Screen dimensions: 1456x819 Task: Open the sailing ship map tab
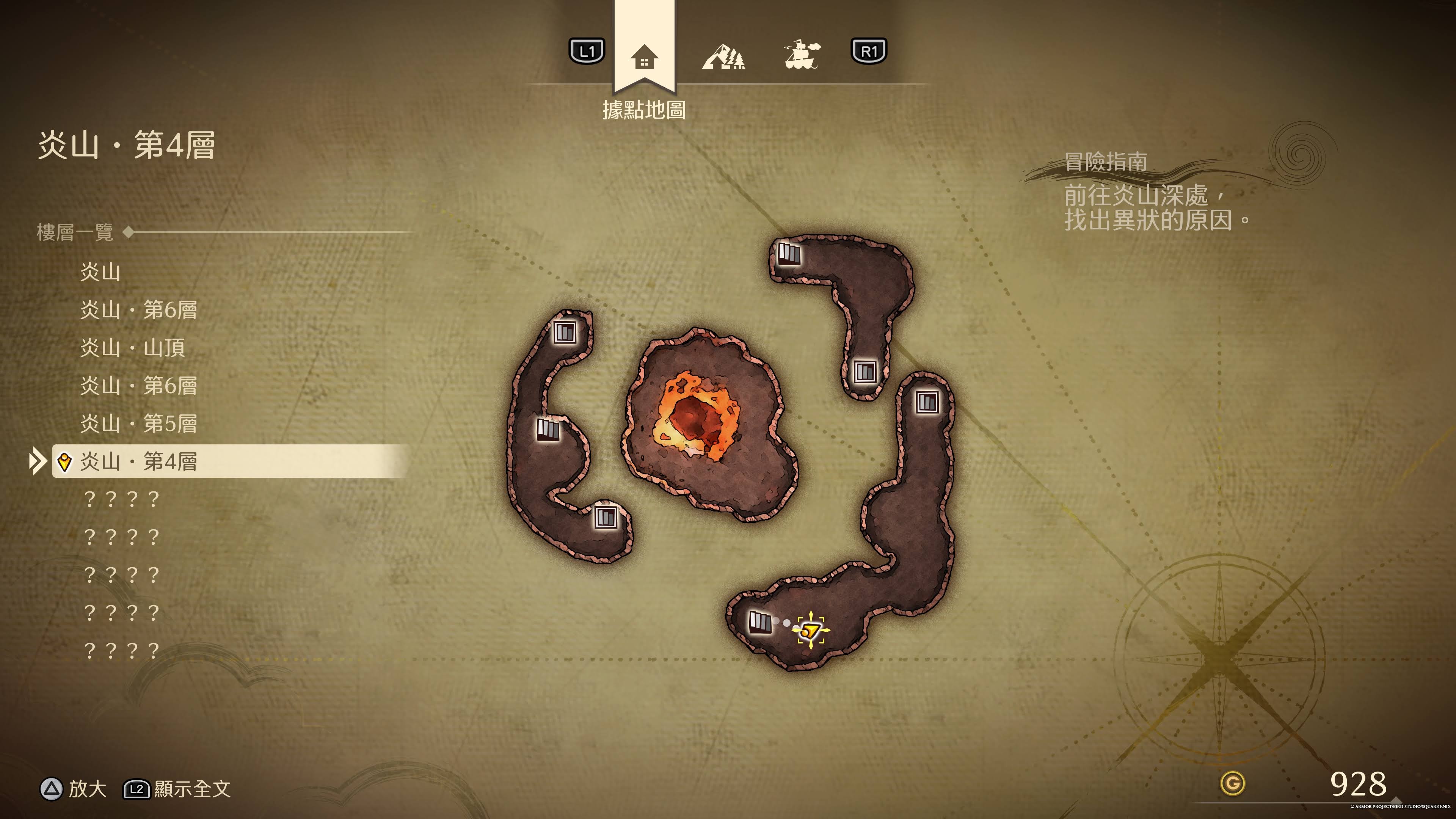tap(801, 55)
